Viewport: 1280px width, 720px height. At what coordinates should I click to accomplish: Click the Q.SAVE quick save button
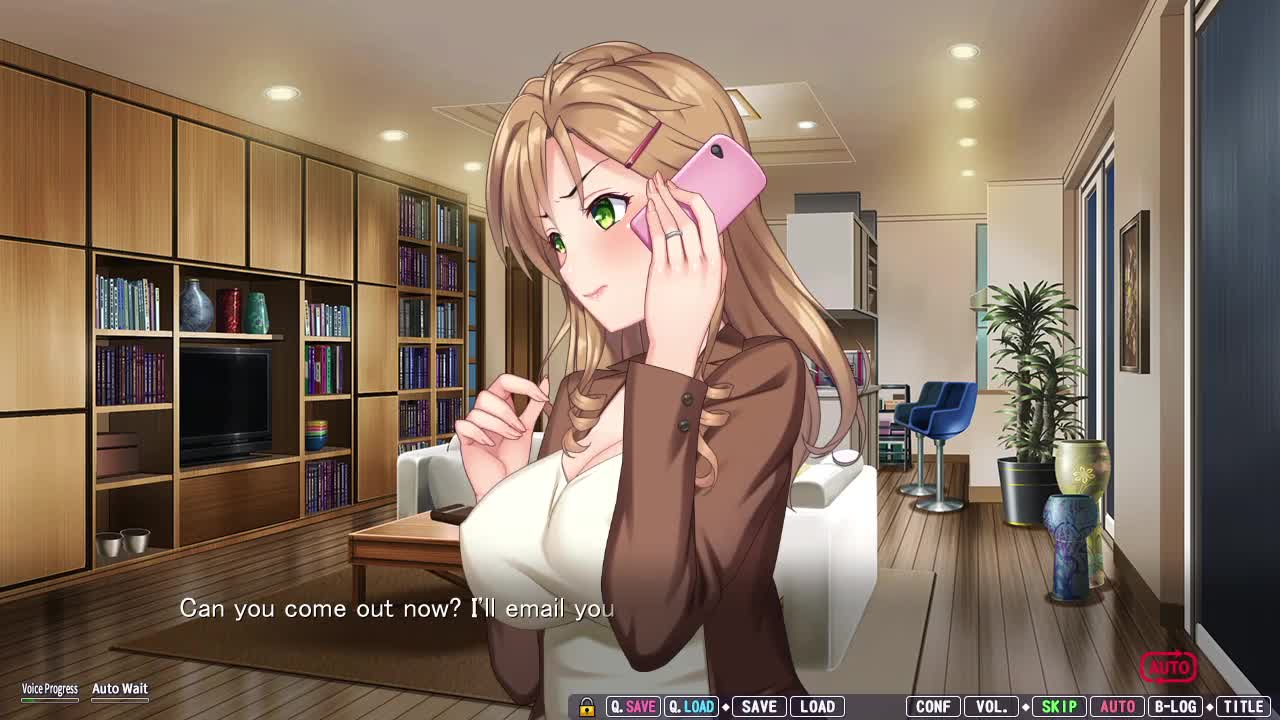pos(632,707)
